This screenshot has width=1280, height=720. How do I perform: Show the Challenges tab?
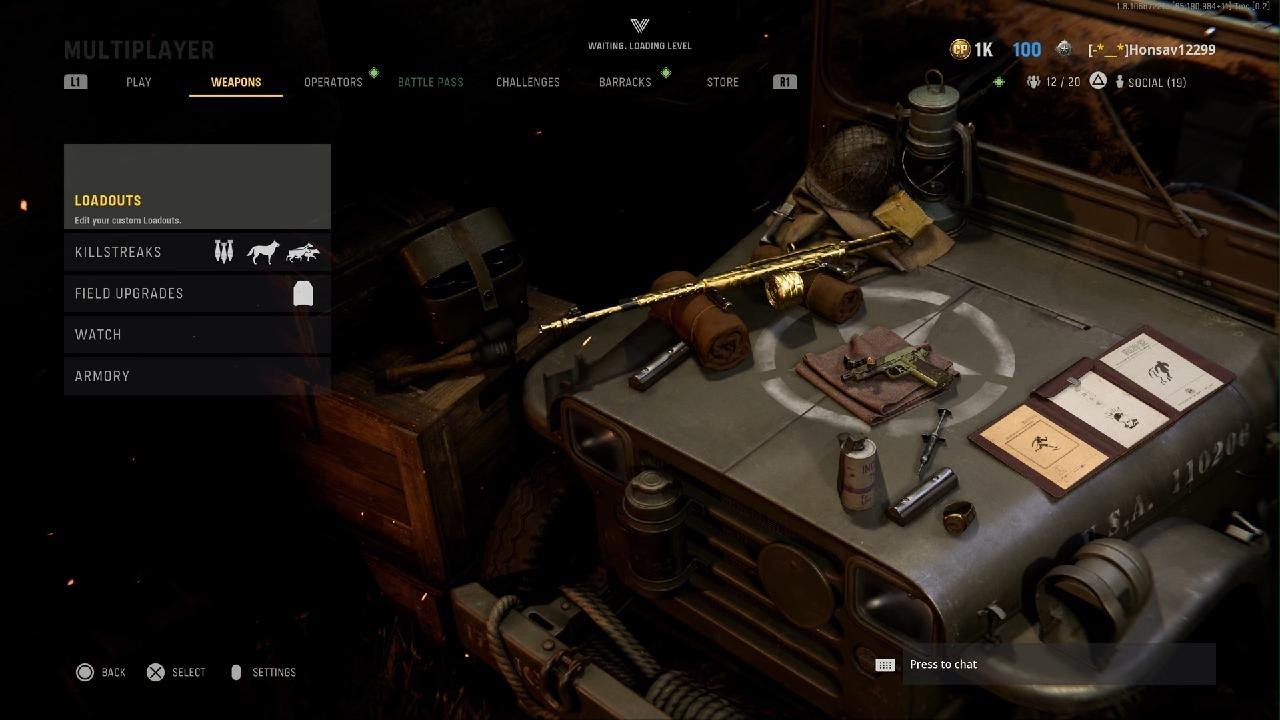tap(528, 82)
